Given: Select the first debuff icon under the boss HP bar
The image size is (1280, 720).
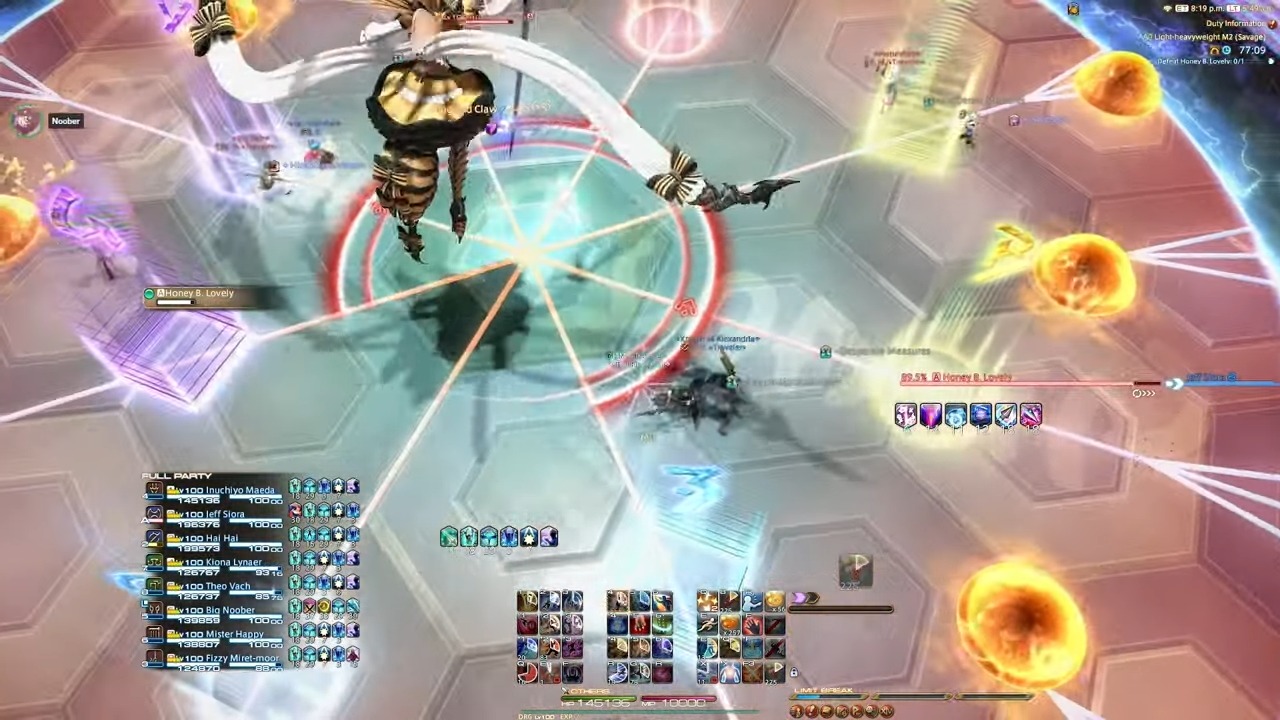Looking at the screenshot, I should point(905,416).
